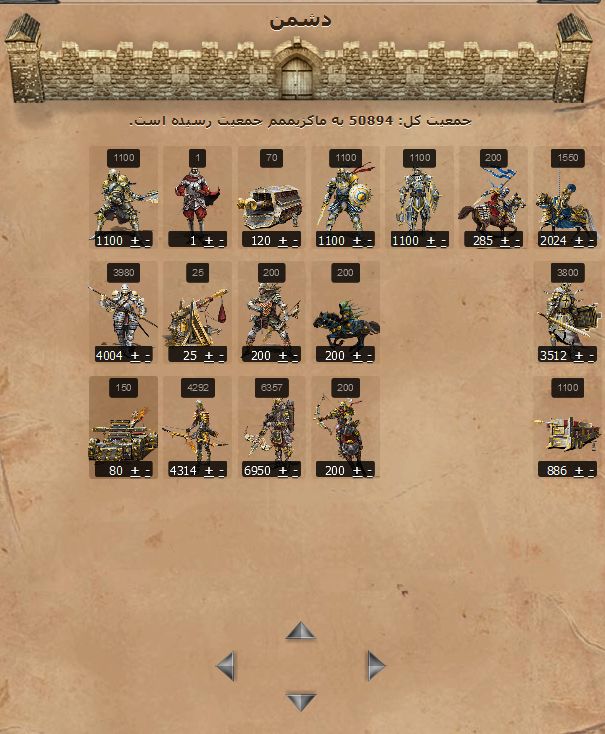Decrease the catapult unit count of 25

pyautogui.click(x=221, y=356)
